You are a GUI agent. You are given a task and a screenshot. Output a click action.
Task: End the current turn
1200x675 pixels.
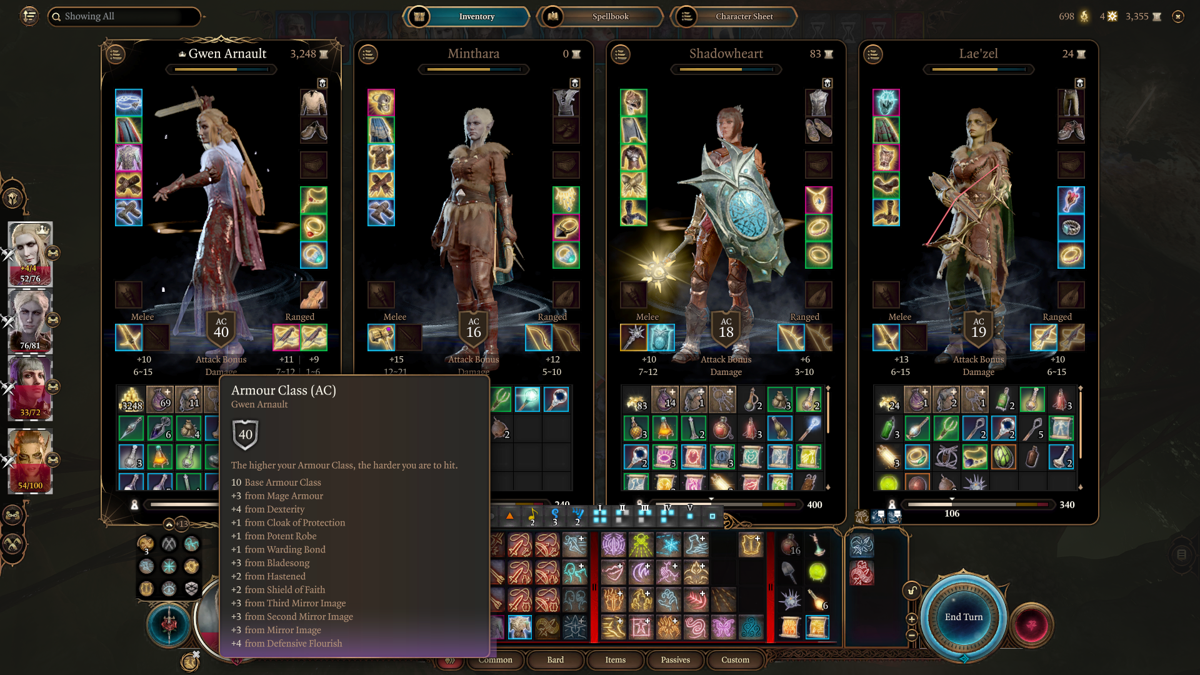[964, 617]
